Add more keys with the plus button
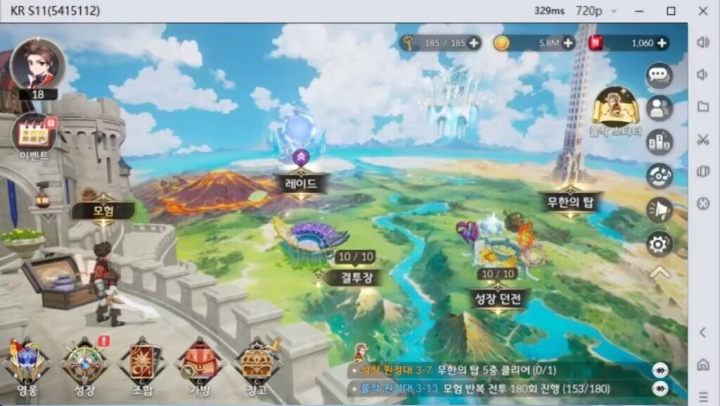Image resolution: width=720 pixels, height=406 pixels. (x=474, y=43)
